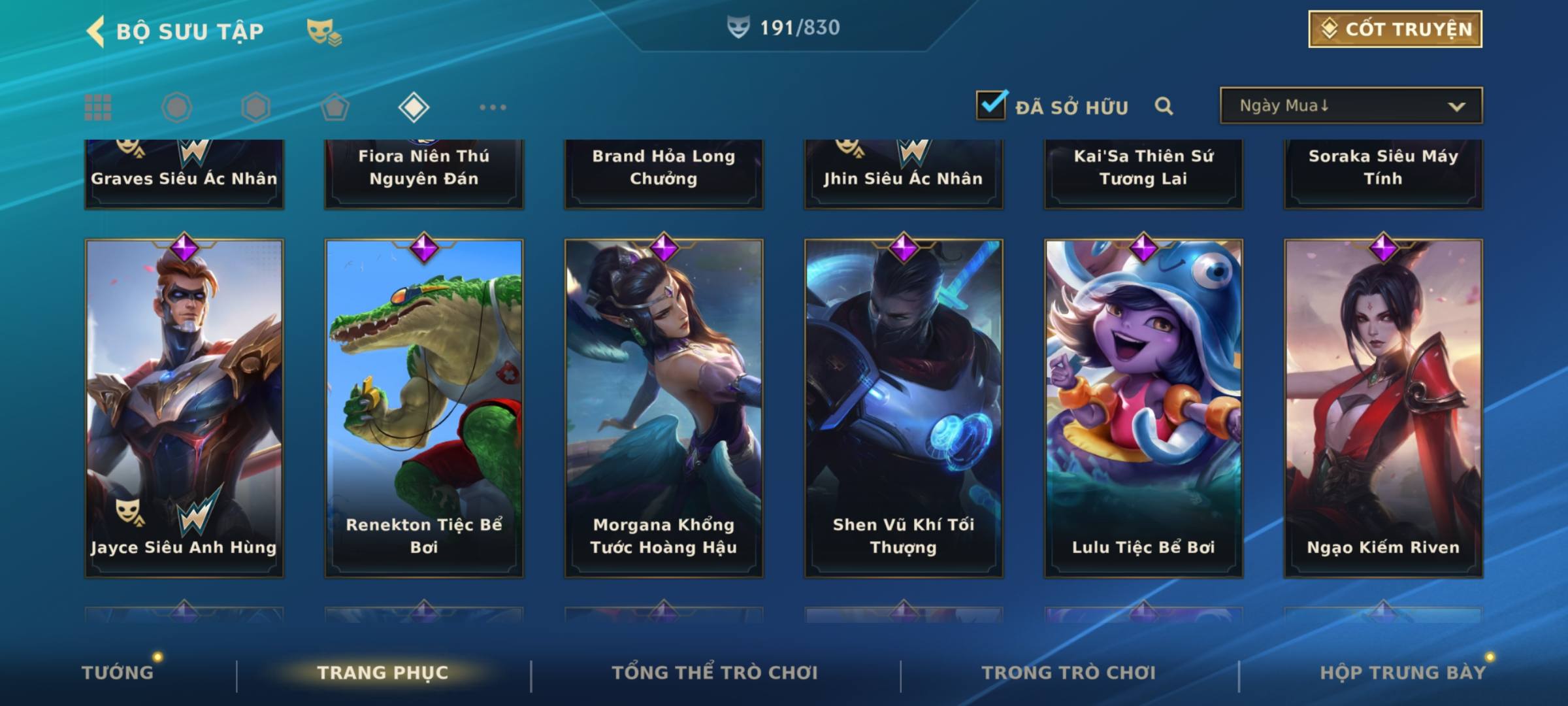Open the Cốt Truyện button
1568x706 pixels.
click(1395, 29)
